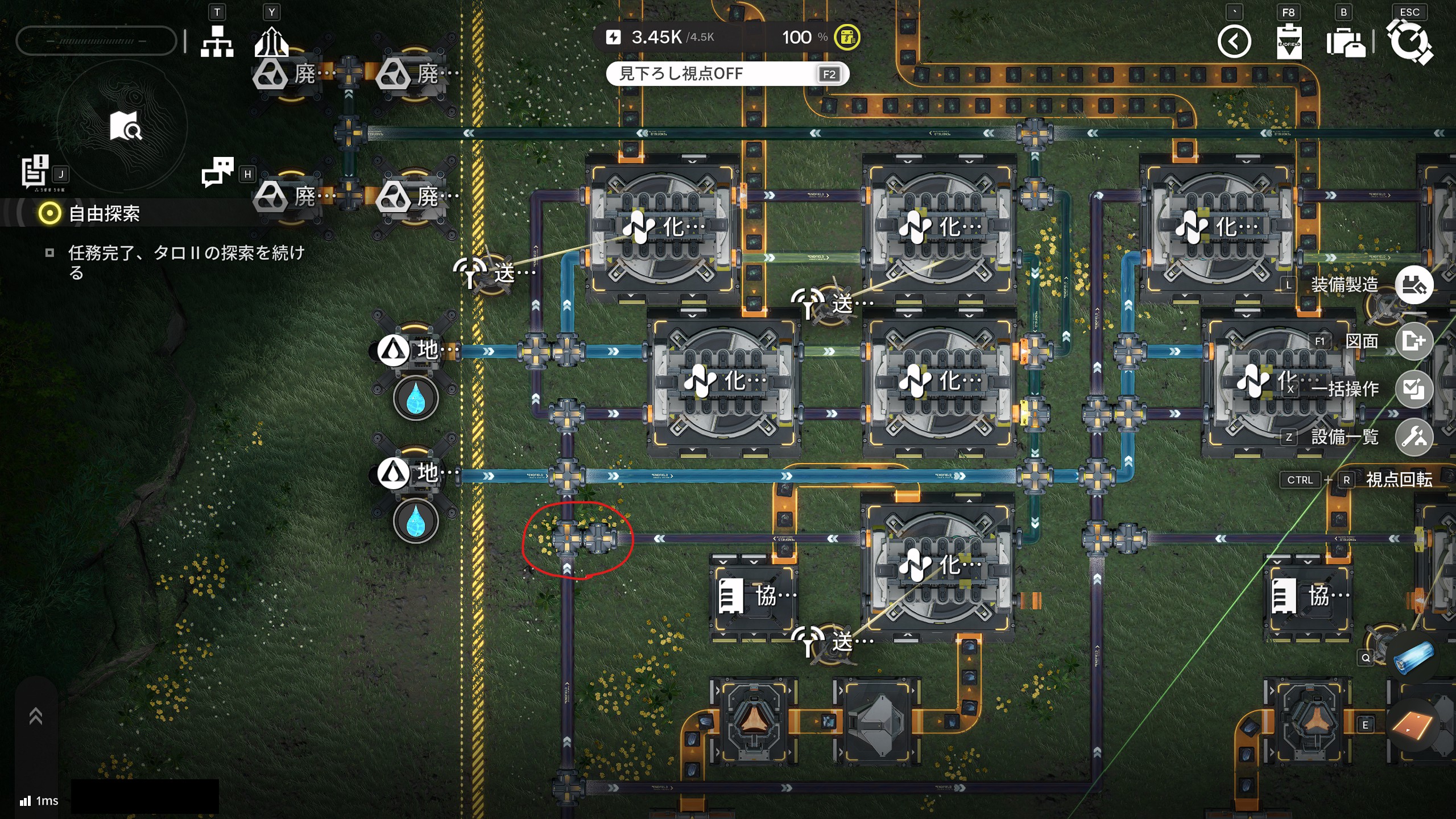Expand the double-chevron panel at bottom left

pyautogui.click(x=36, y=717)
